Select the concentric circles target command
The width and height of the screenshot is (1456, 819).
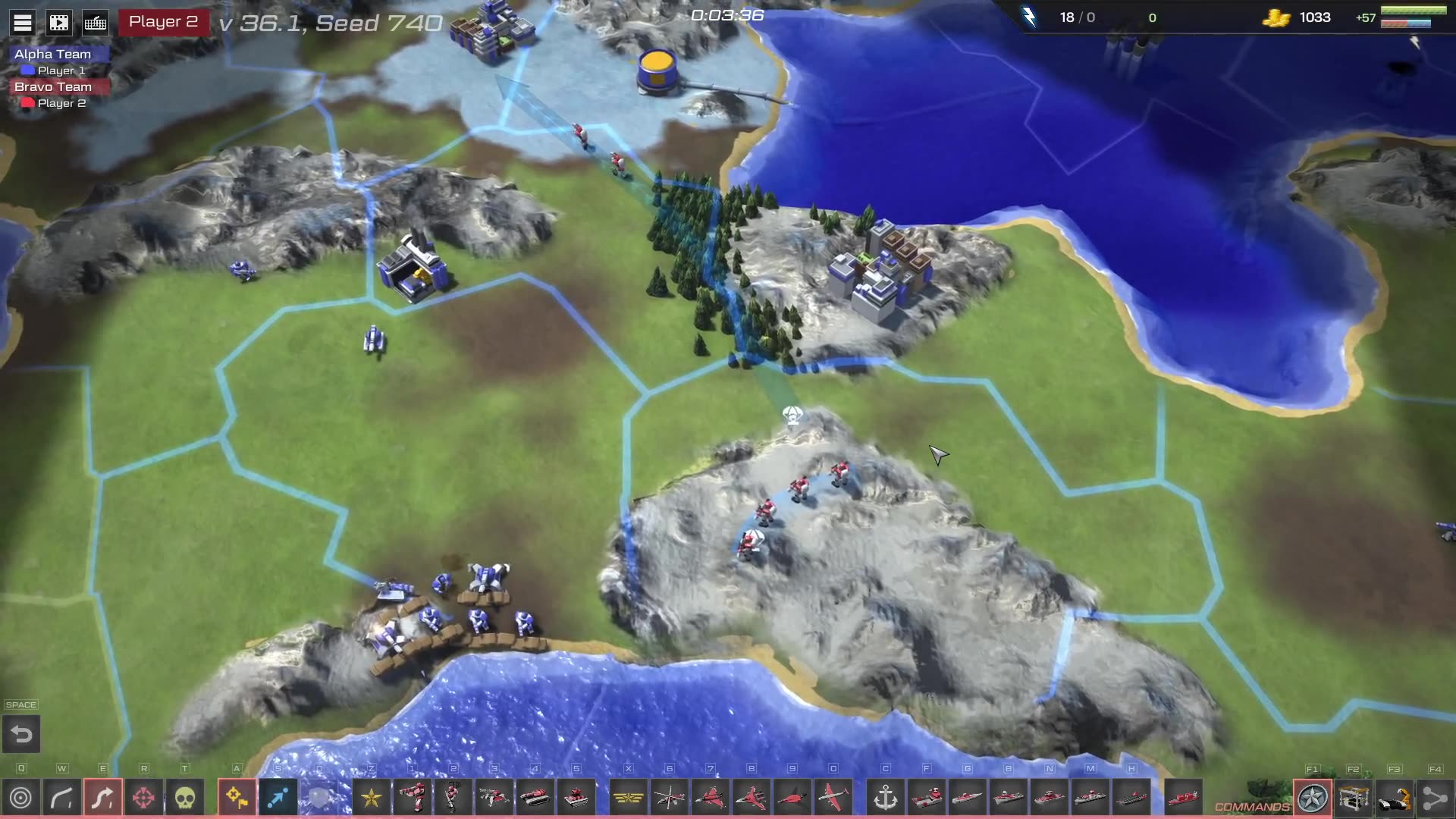pos(21,798)
